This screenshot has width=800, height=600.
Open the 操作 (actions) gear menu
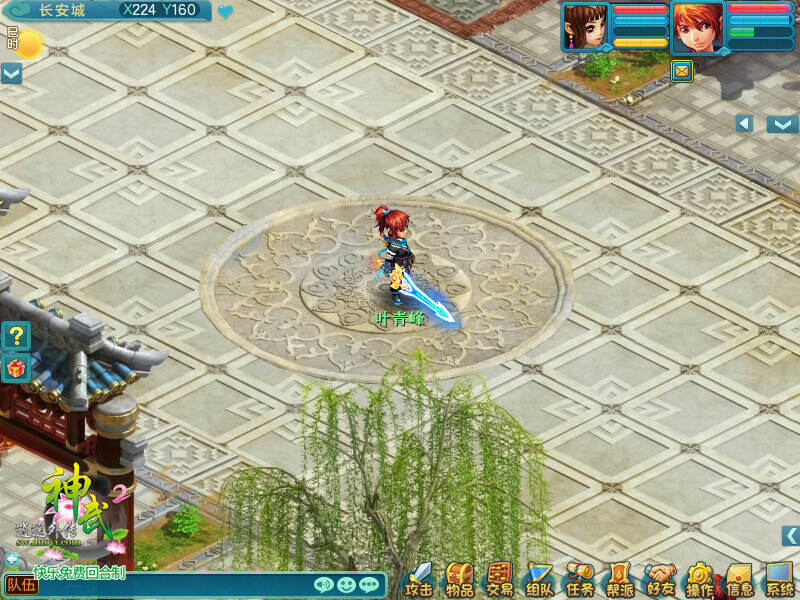[699, 580]
